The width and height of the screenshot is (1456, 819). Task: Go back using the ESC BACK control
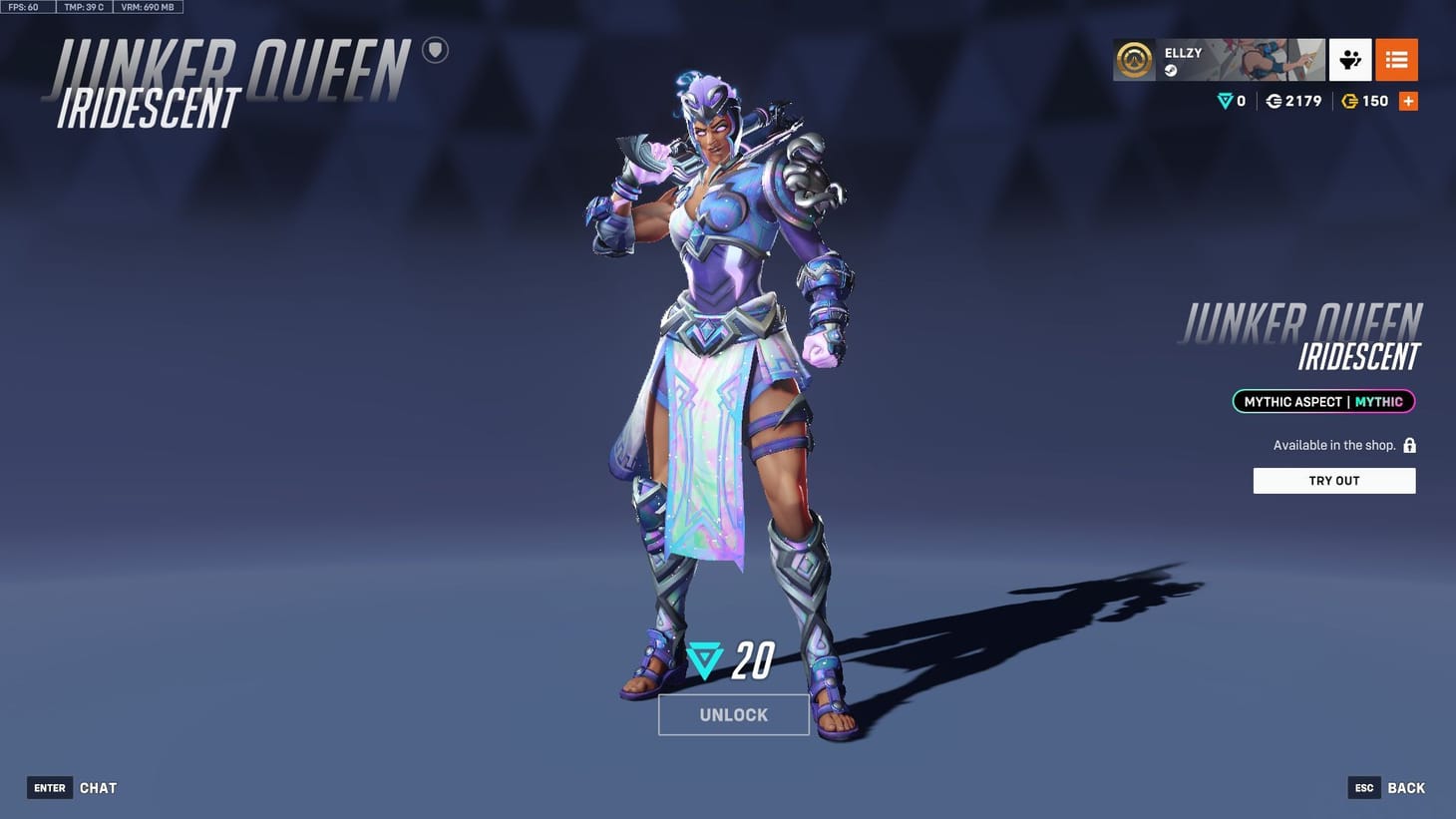[x=1386, y=787]
